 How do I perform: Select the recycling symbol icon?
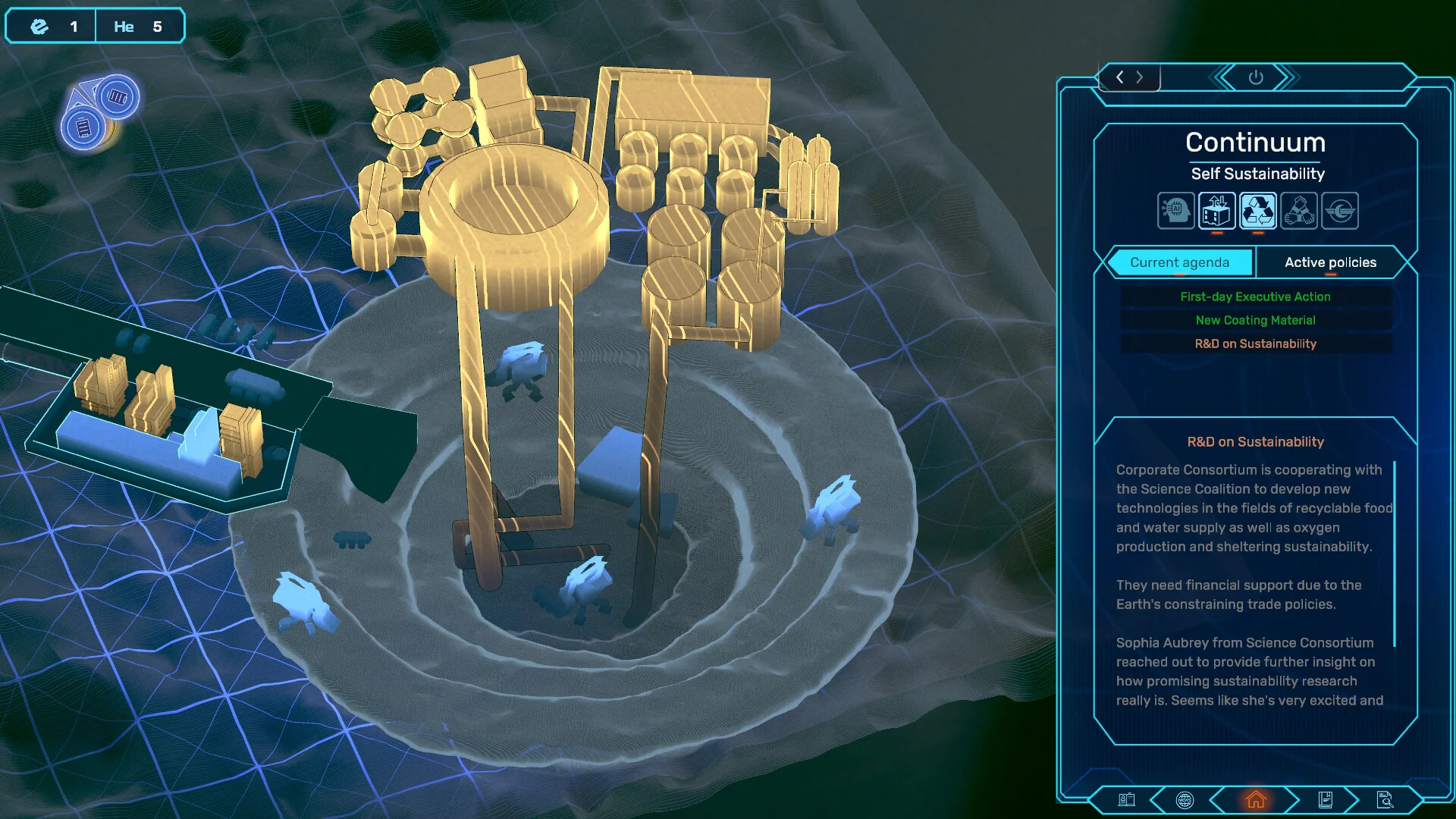[x=1257, y=211]
